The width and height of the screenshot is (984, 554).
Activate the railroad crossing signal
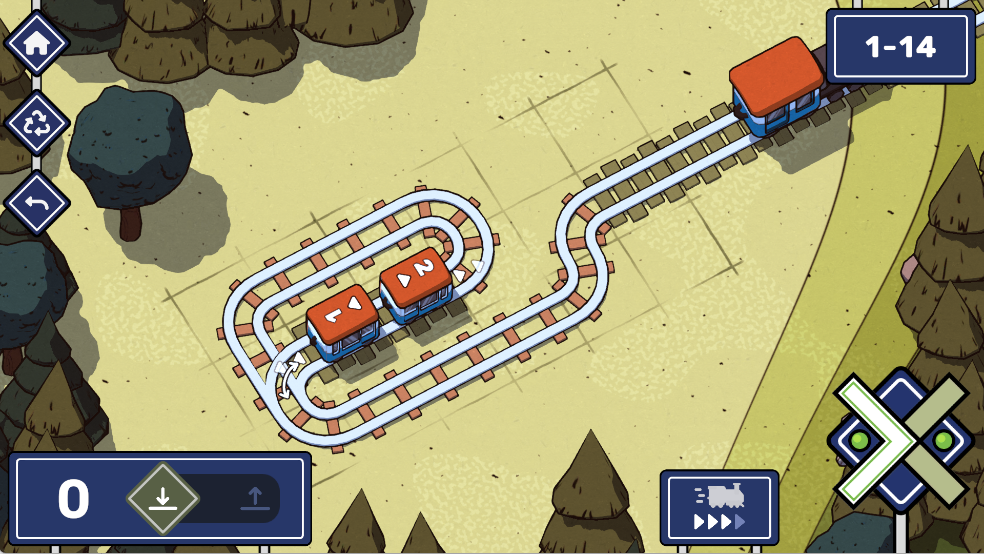coord(900,440)
